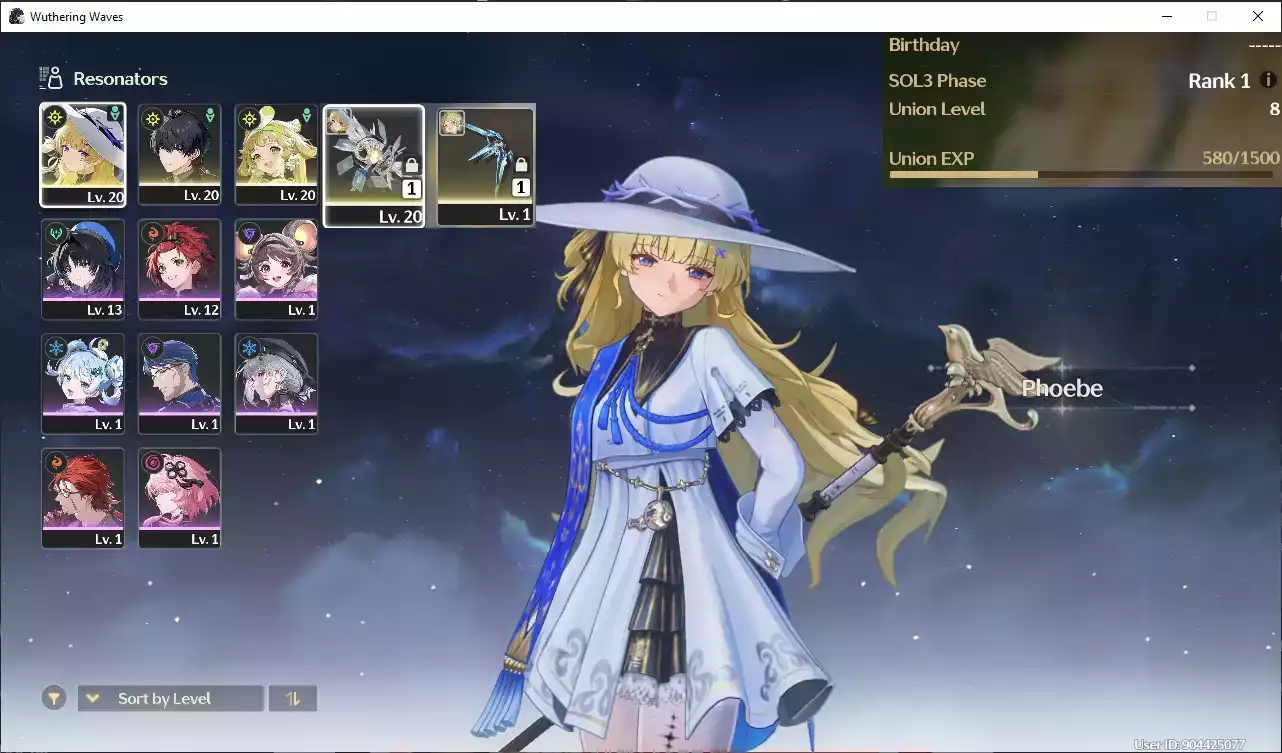The width and height of the screenshot is (1282, 753).
Task: Select the Lv. 20 silver rectifier weapon
Action: (x=374, y=166)
